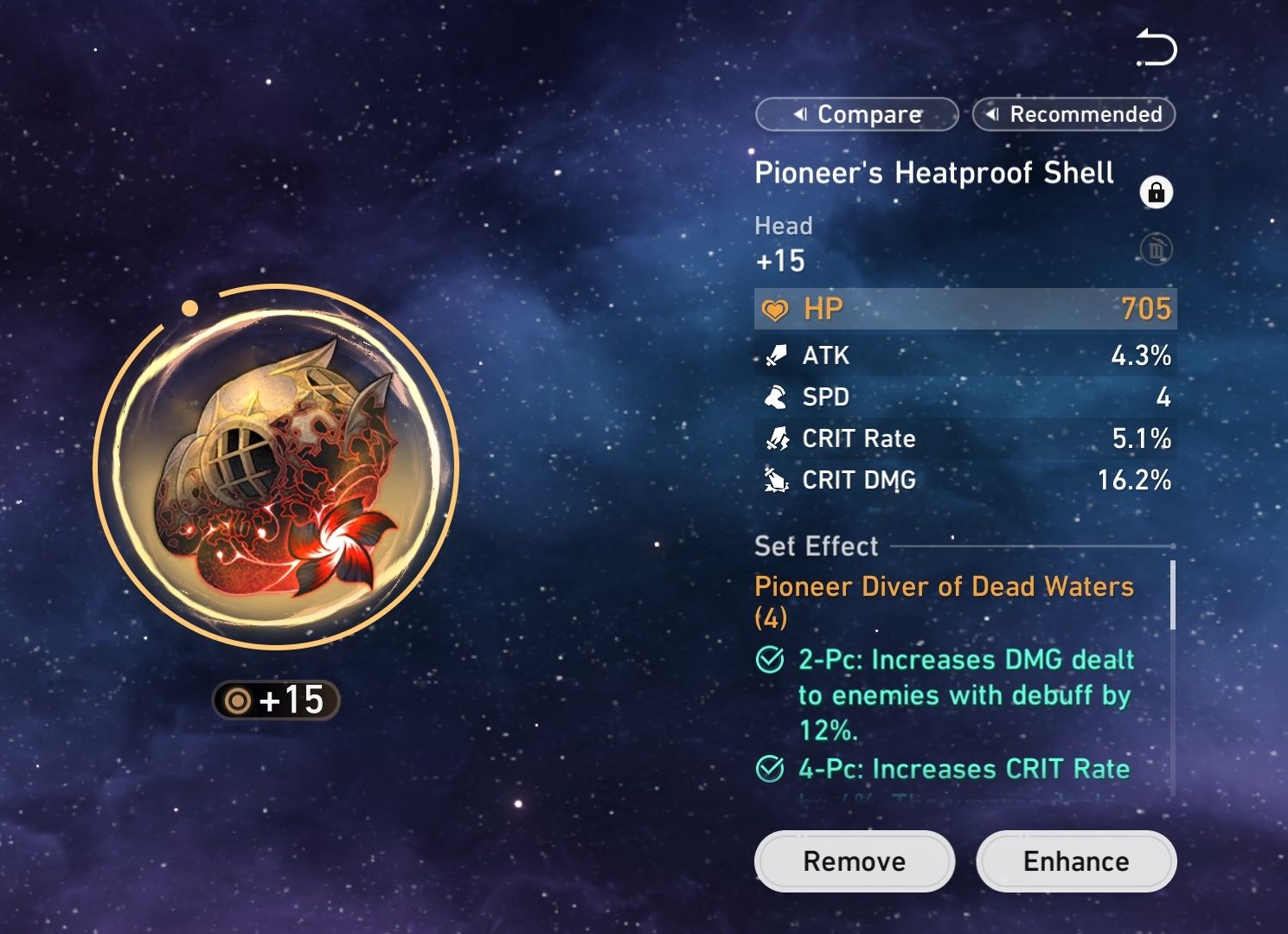Expand Recommended options via its chevron
The height and width of the screenshot is (934, 1288).
(993, 113)
